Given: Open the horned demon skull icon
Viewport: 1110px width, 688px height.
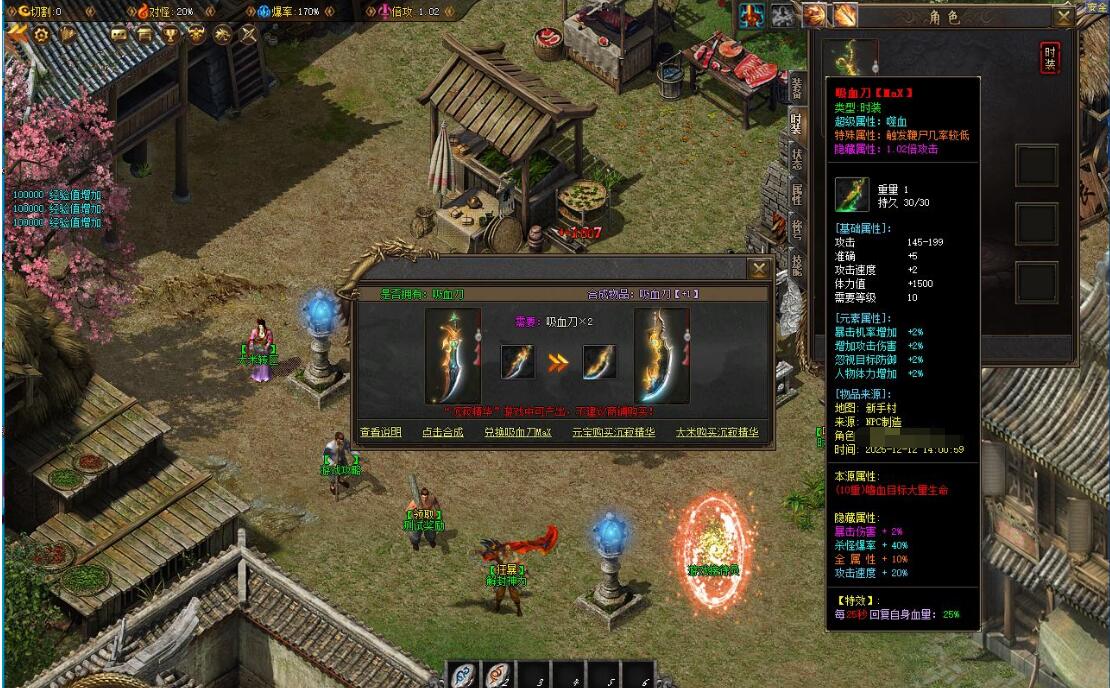Looking at the screenshot, I should (x=196, y=34).
